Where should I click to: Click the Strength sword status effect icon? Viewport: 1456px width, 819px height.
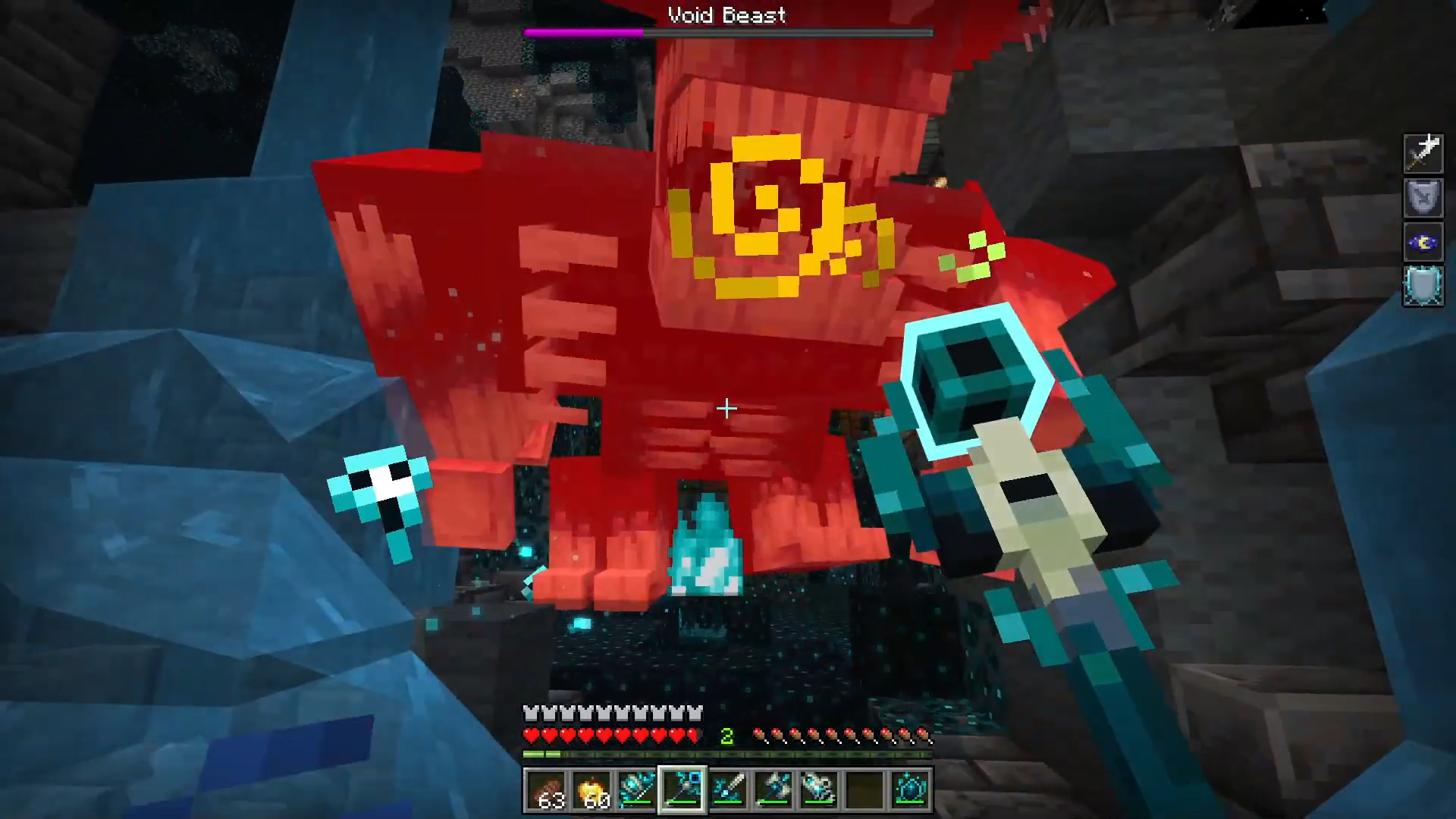pos(1423,153)
